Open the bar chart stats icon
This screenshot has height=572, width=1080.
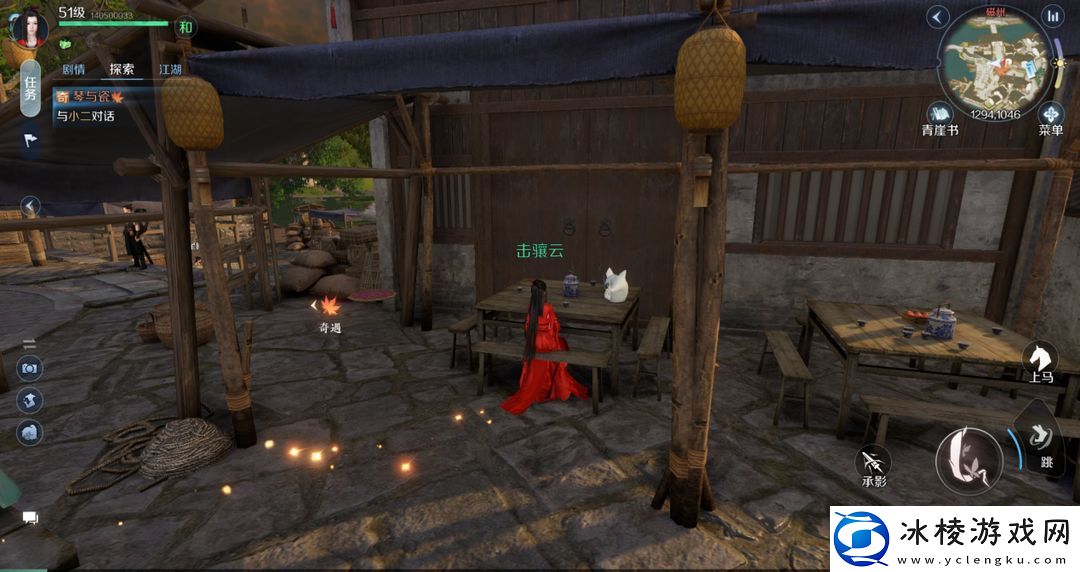pos(1052,16)
